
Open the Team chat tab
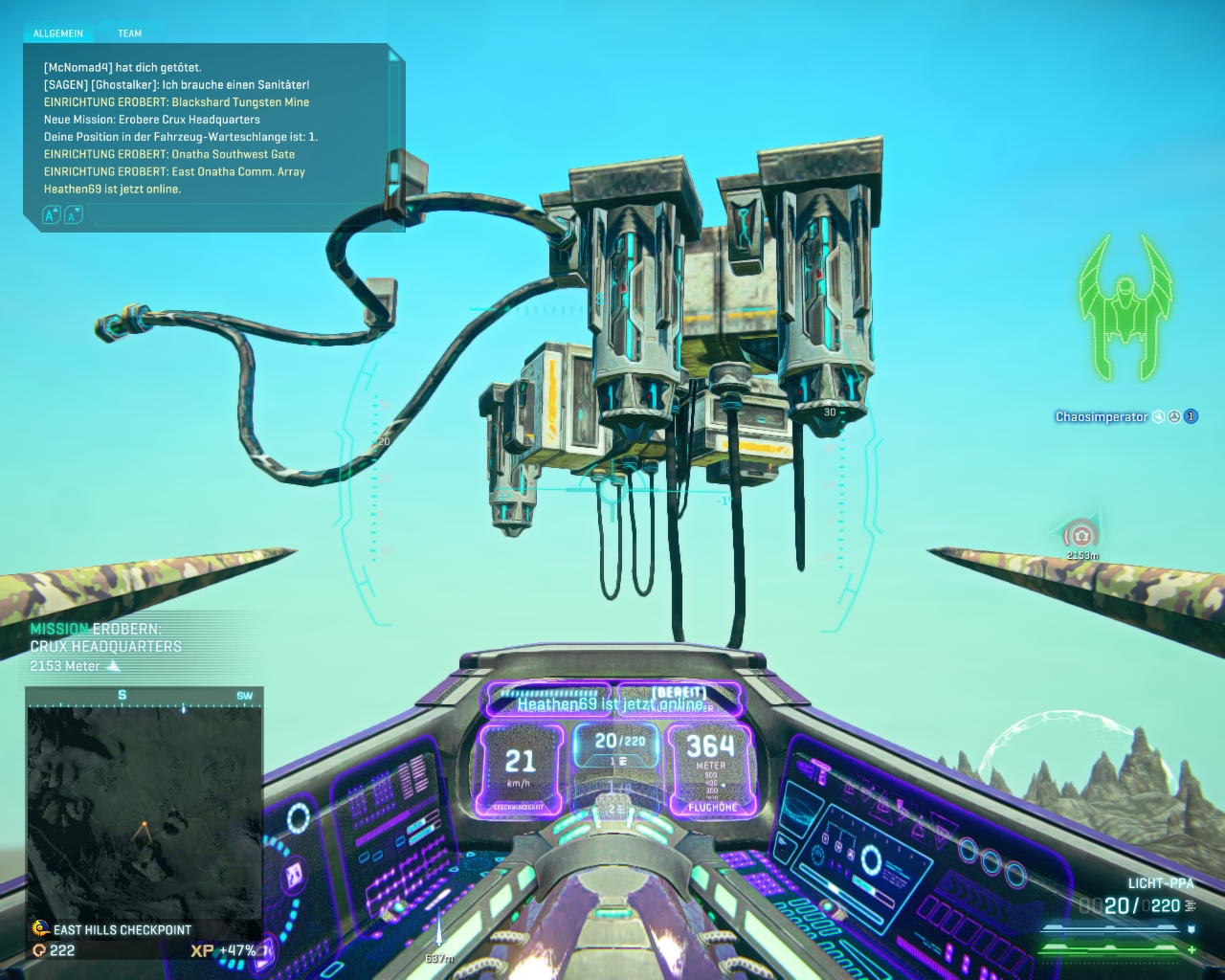coord(129,33)
